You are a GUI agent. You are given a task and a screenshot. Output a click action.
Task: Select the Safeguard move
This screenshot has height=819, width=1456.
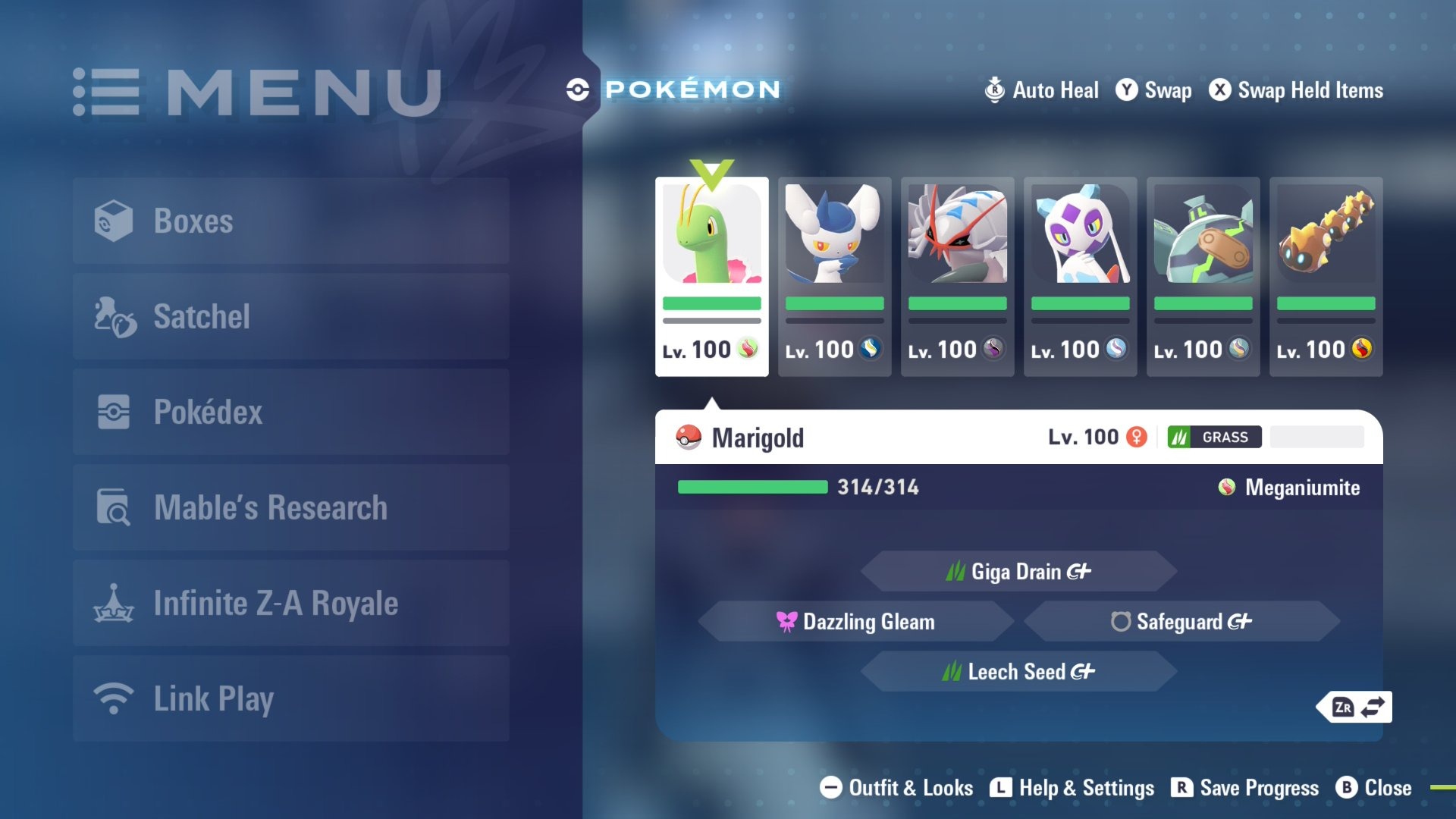(x=1181, y=622)
